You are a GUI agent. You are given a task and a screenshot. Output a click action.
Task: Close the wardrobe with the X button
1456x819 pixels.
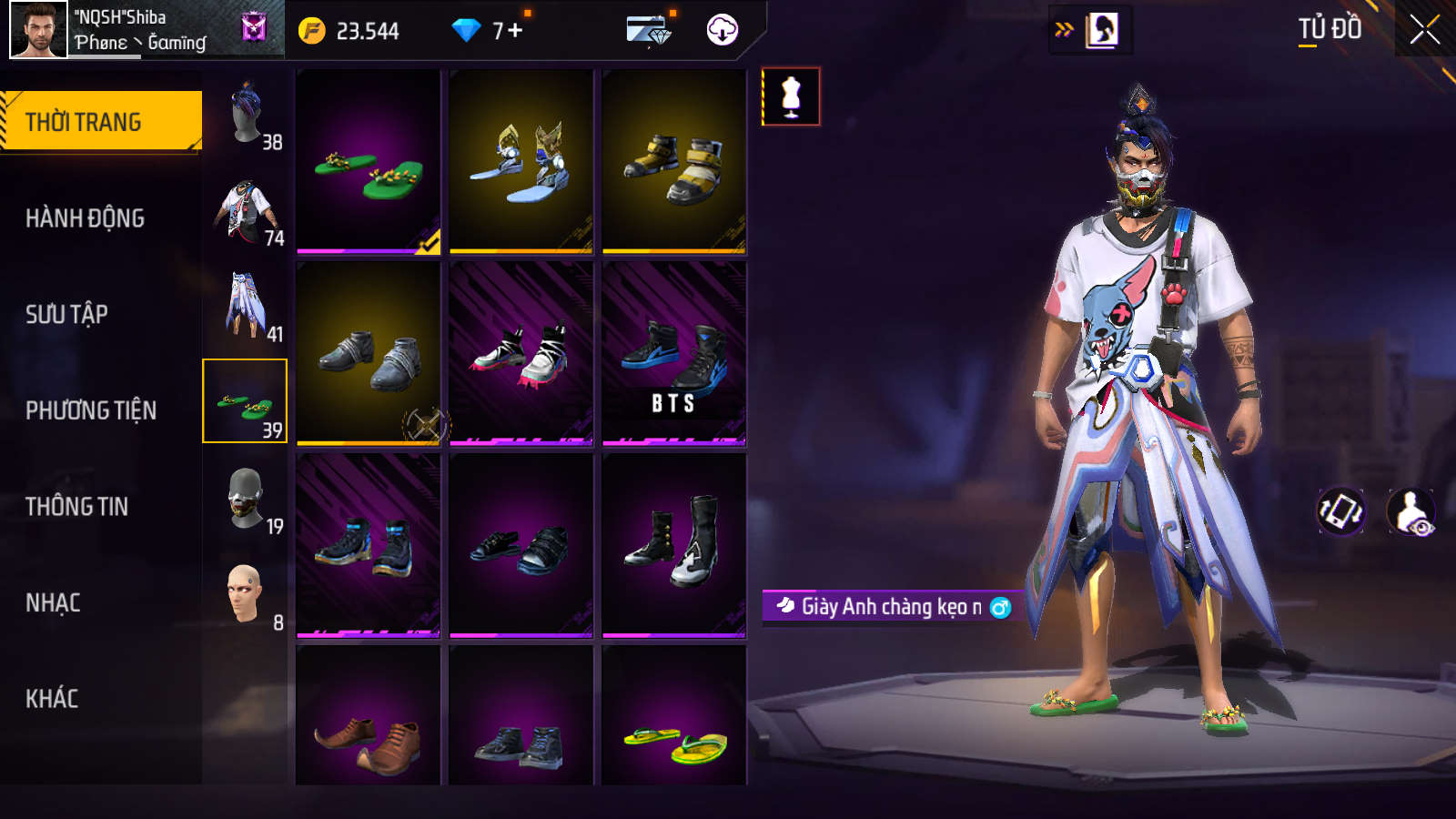pyautogui.click(x=1424, y=30)
